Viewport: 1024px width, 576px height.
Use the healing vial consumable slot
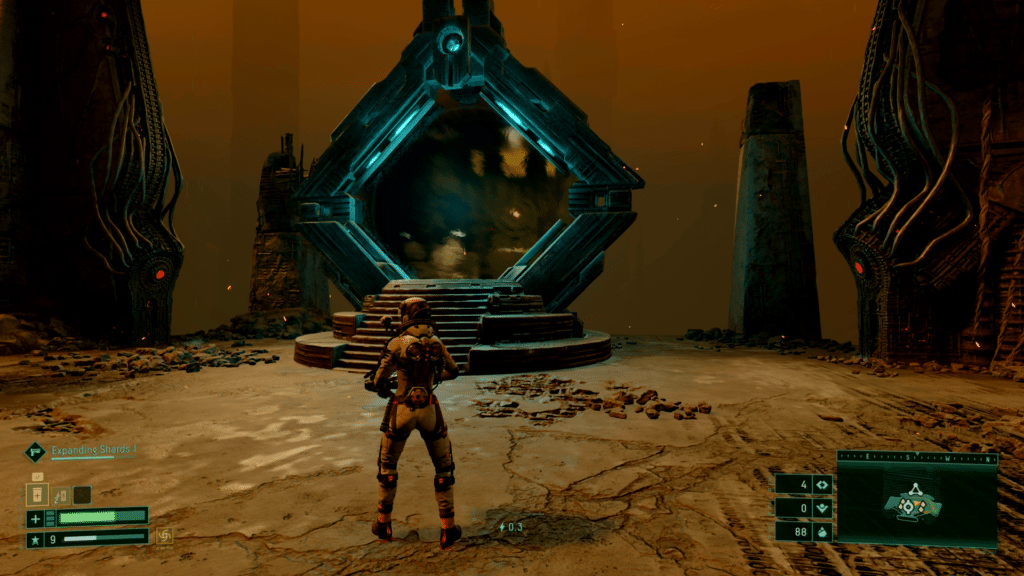click(x=38, y=494)
